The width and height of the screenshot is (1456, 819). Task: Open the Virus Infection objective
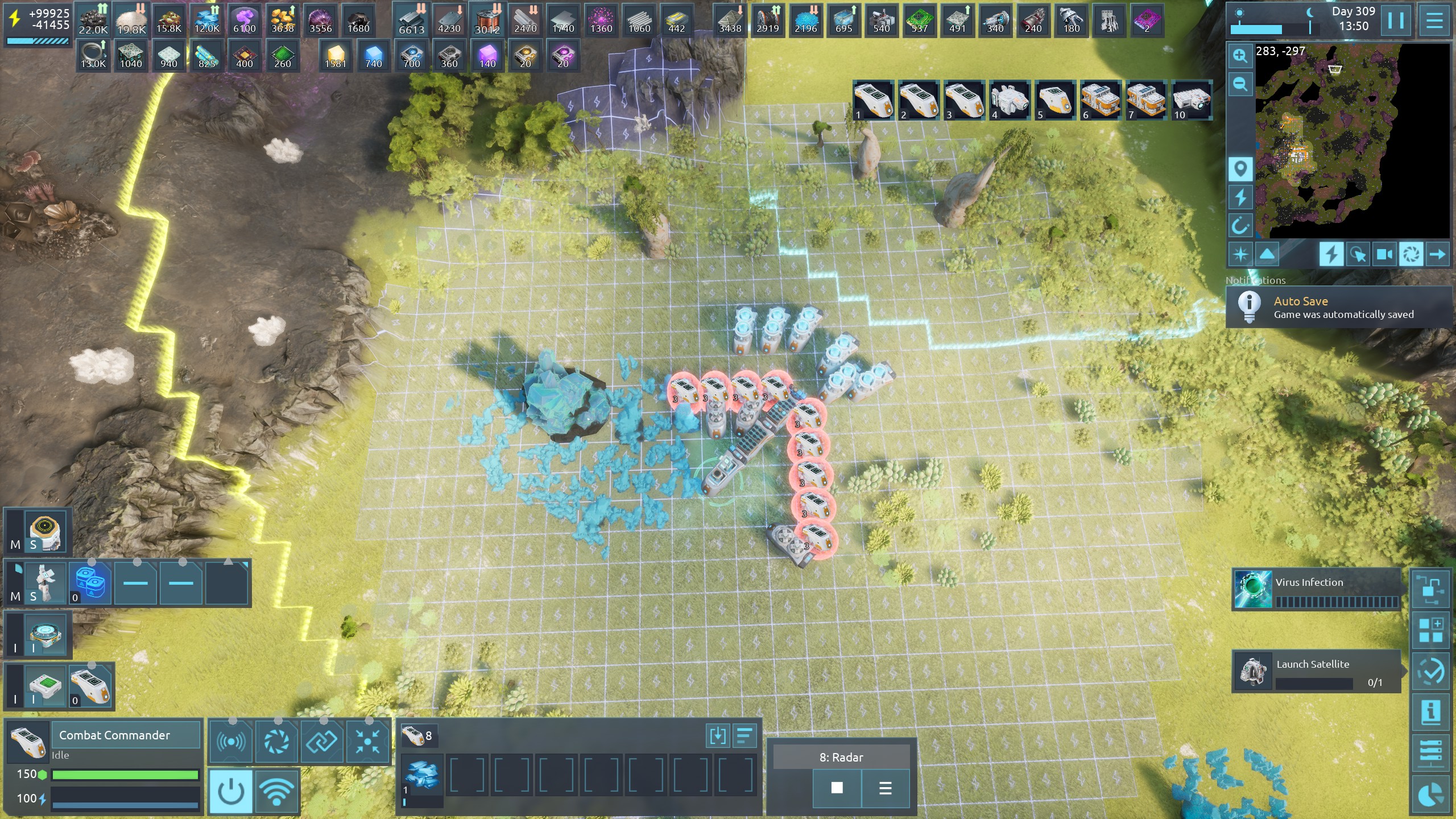point(1316,589)
